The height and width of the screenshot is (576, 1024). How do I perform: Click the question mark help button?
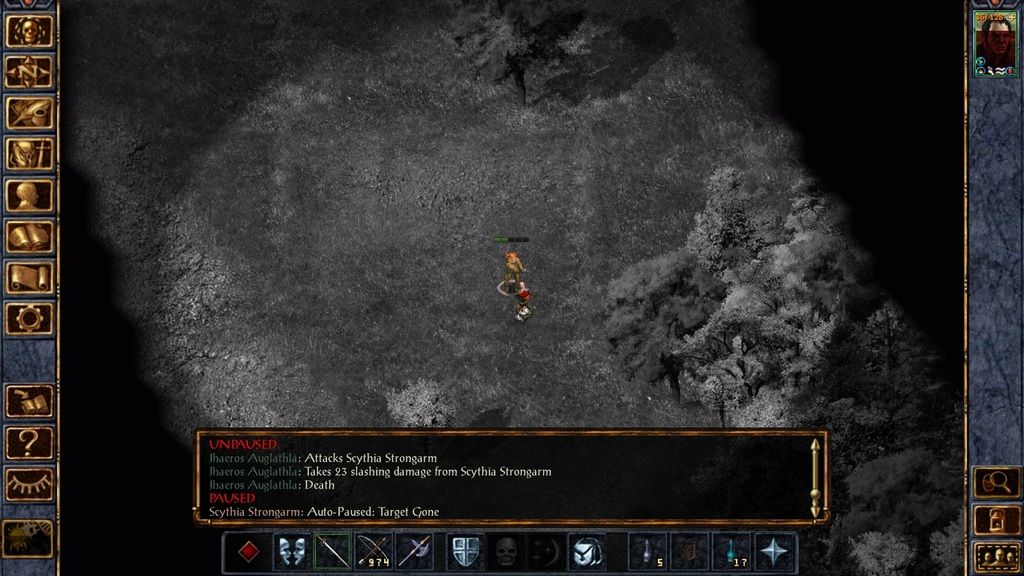pos(30,442)
